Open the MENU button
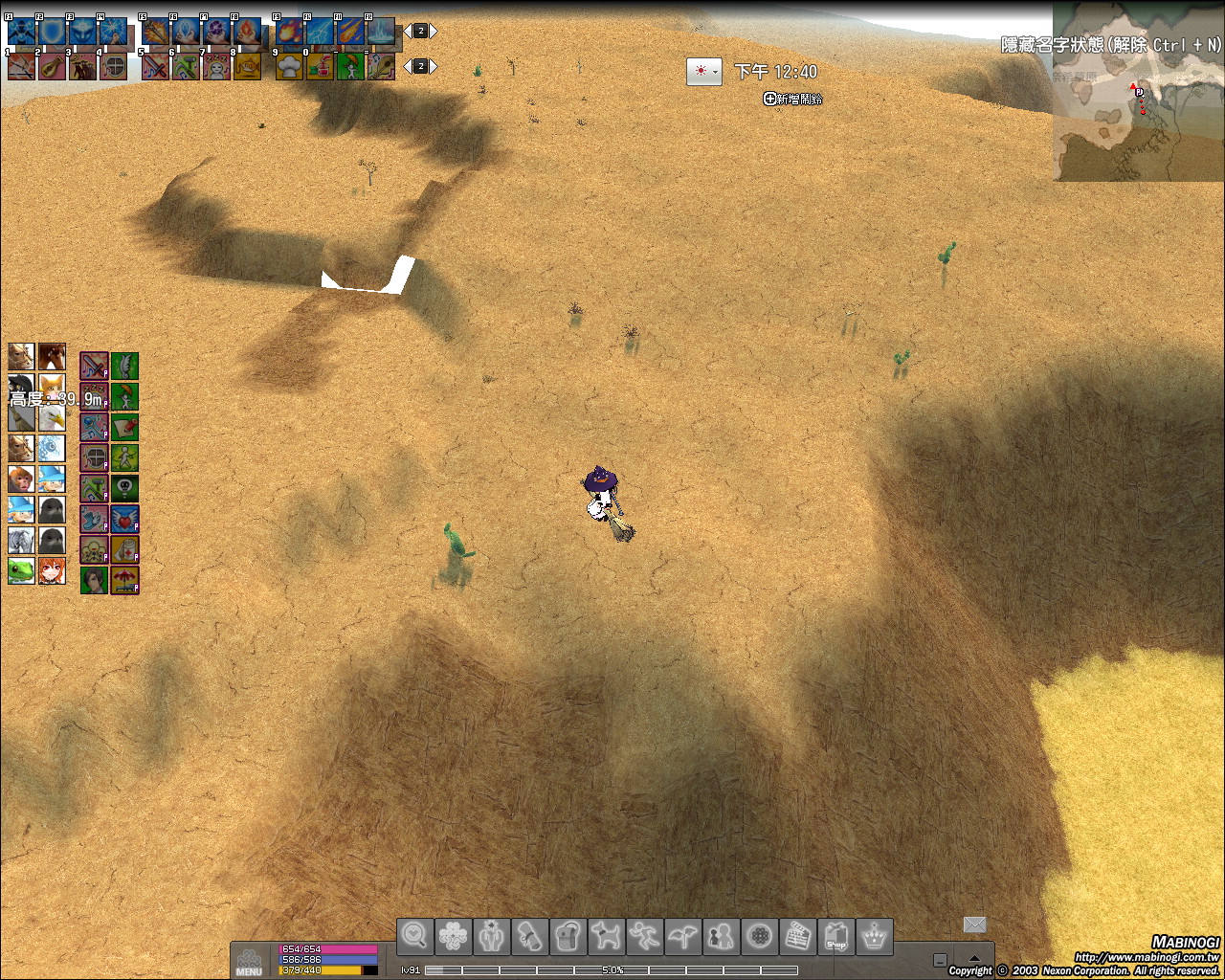The height and width of the screenshot is (980, 1225). click(x=249, y=961)
